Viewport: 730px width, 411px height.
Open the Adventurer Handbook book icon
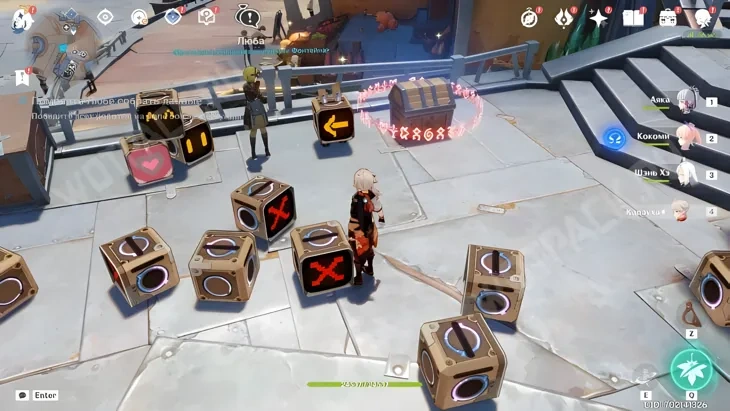[633, 18]
